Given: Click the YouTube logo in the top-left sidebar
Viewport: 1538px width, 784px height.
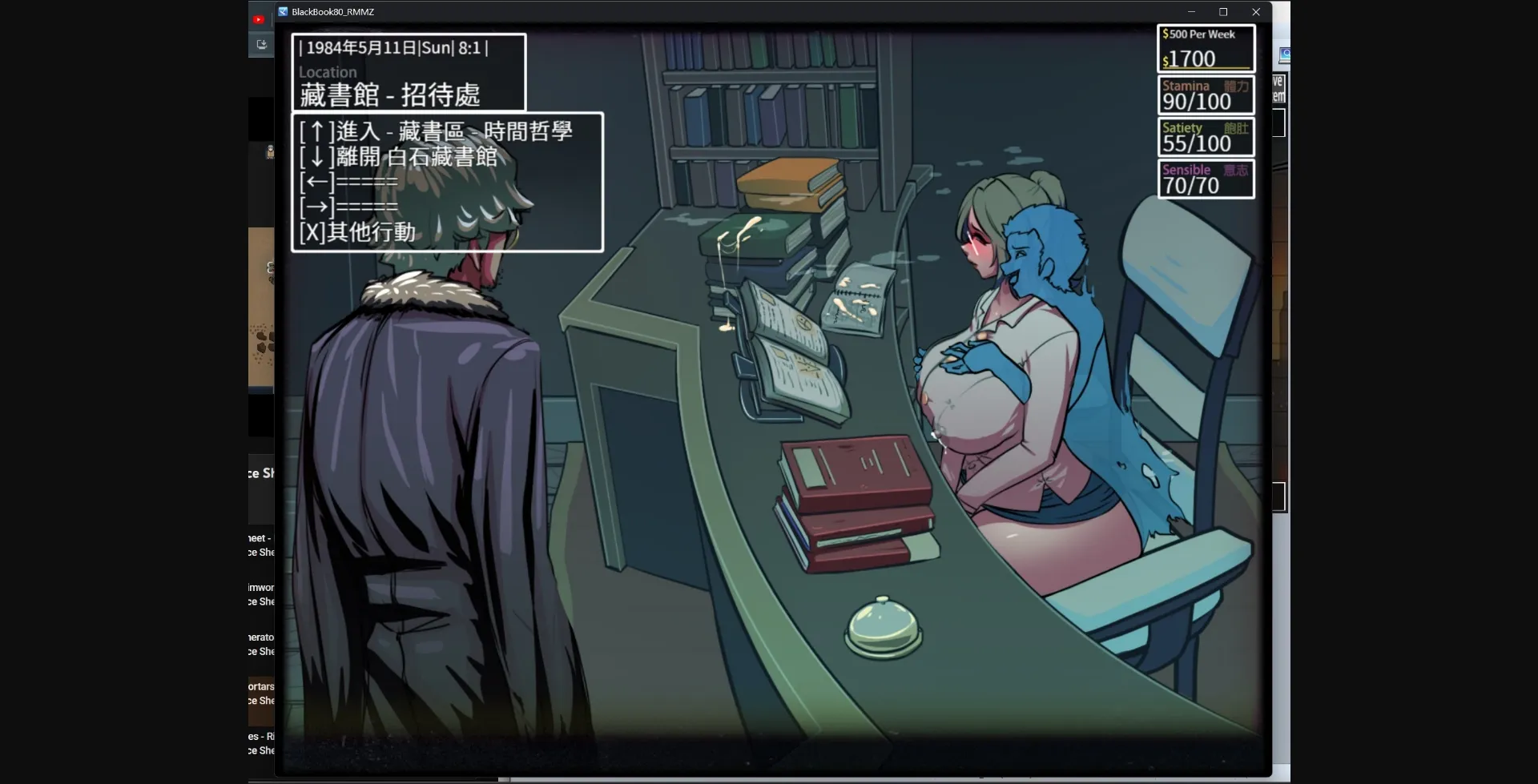Looking at the screenshot, I should tap(258, 18).
